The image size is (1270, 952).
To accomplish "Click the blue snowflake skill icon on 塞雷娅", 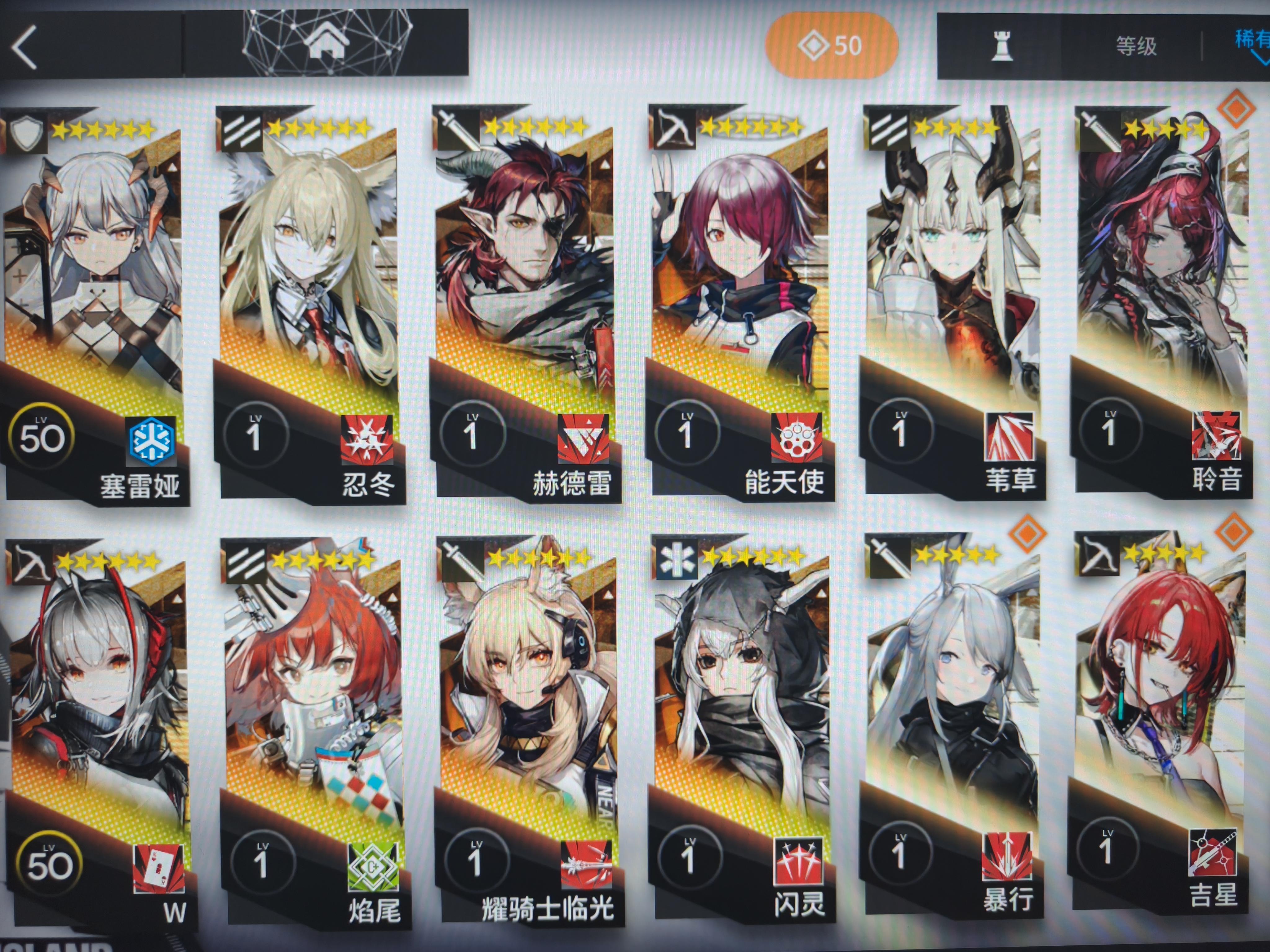I will click(150, 440).
